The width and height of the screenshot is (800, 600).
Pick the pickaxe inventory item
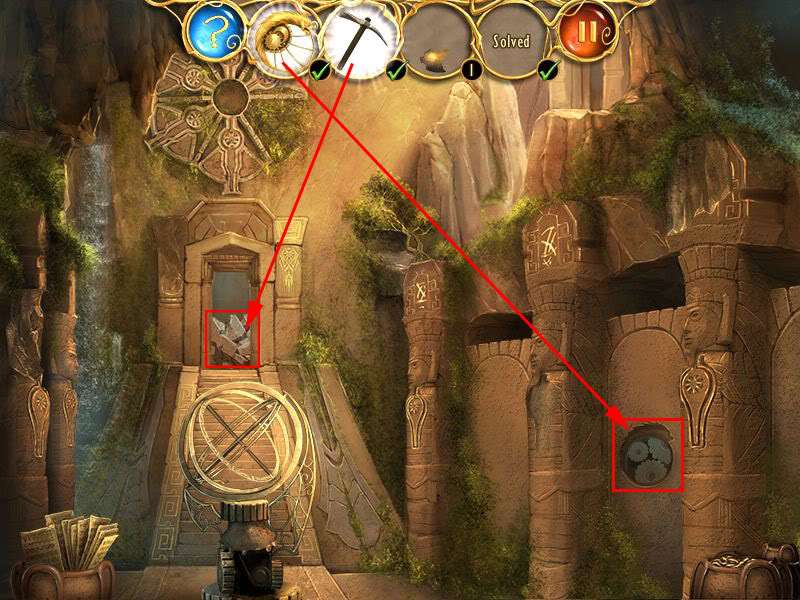point(356,41)
